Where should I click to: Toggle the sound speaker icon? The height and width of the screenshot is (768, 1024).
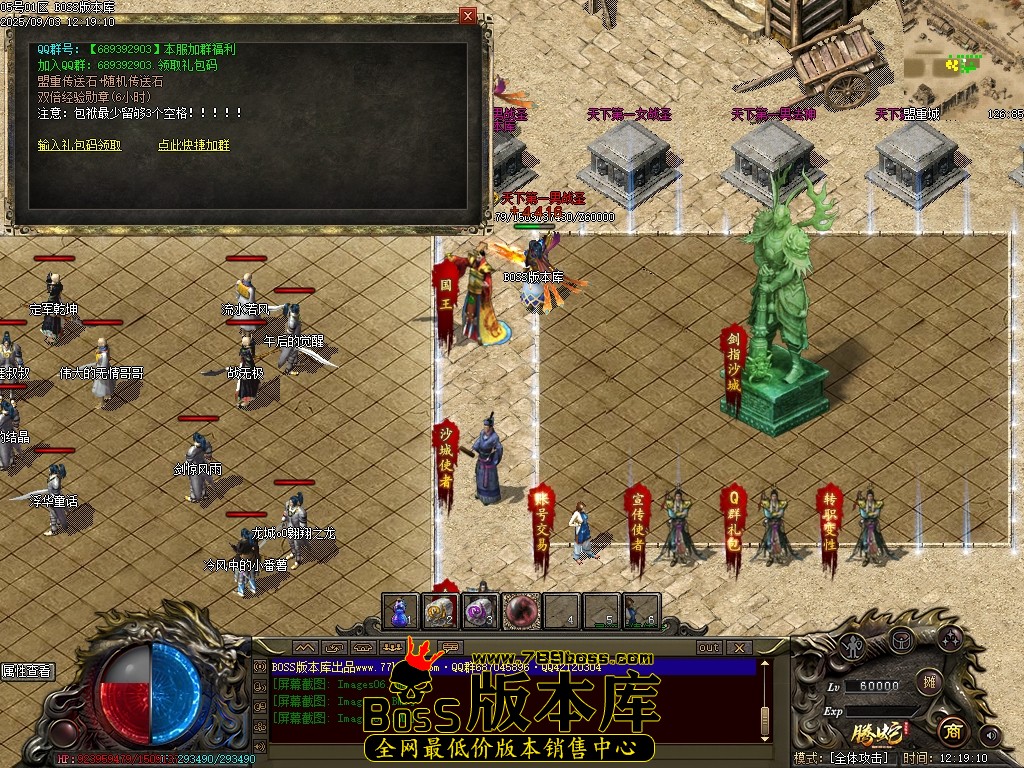989,735
